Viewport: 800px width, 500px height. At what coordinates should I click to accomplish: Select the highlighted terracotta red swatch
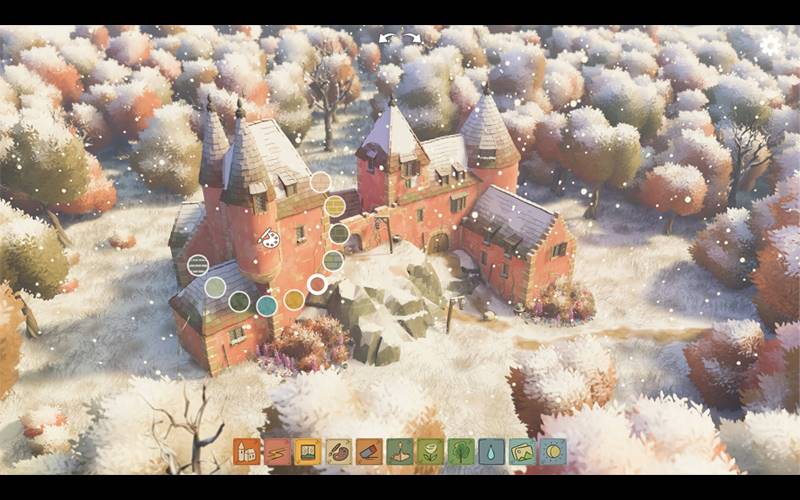click(317, 284)
